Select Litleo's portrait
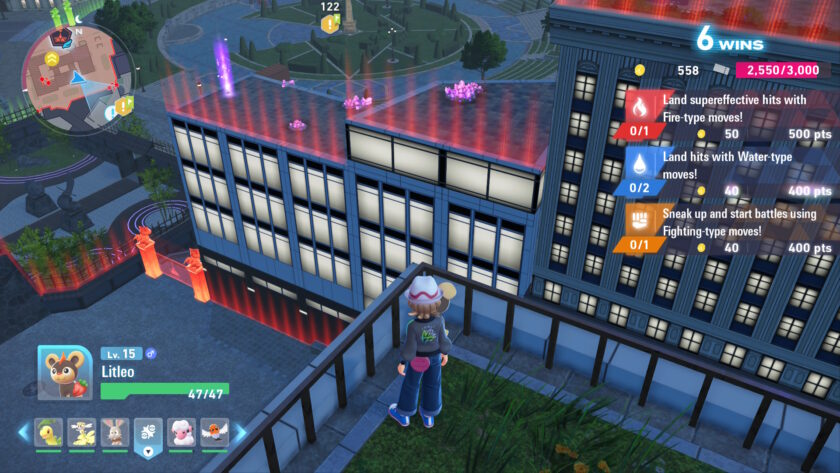Viewport: 840px width, 473px height. point(65,373)
